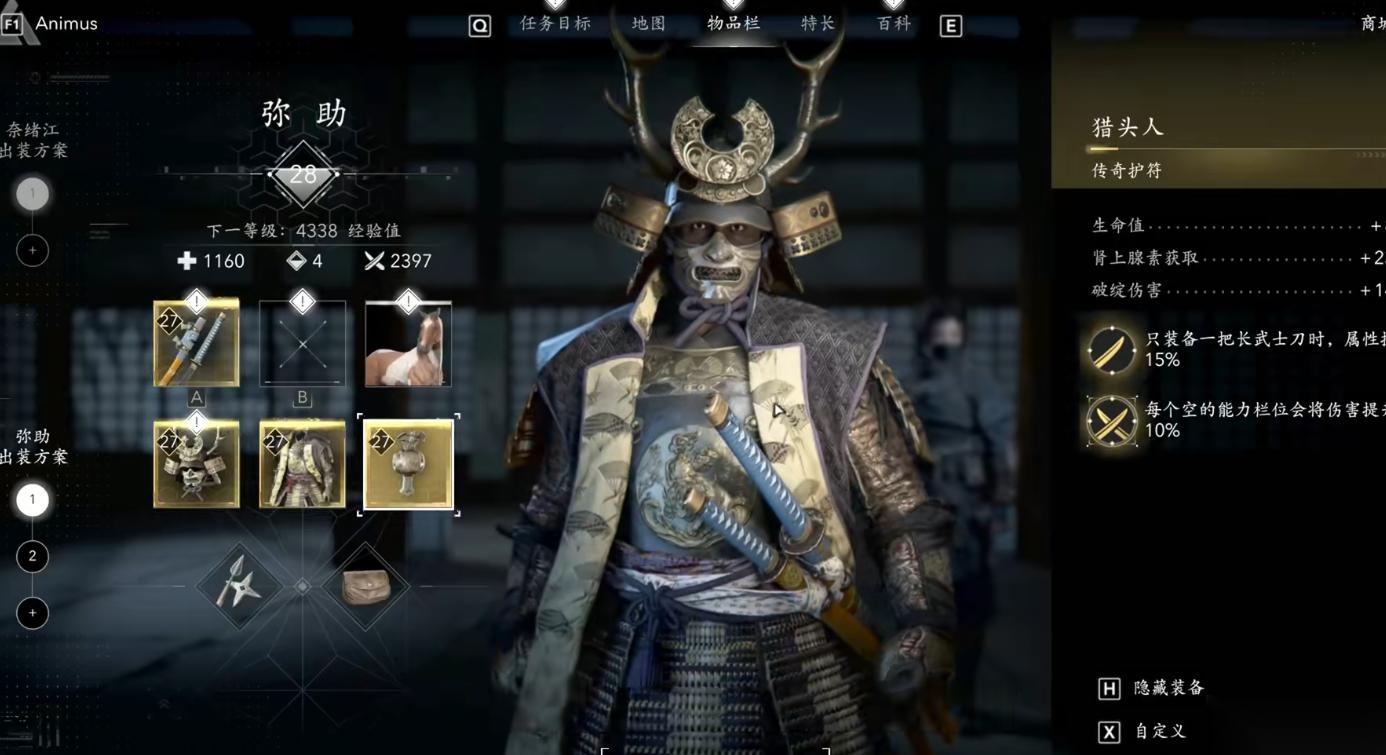Open the 百科 tab
This screenshot has height=755, width=1386.
coord(894,23)
